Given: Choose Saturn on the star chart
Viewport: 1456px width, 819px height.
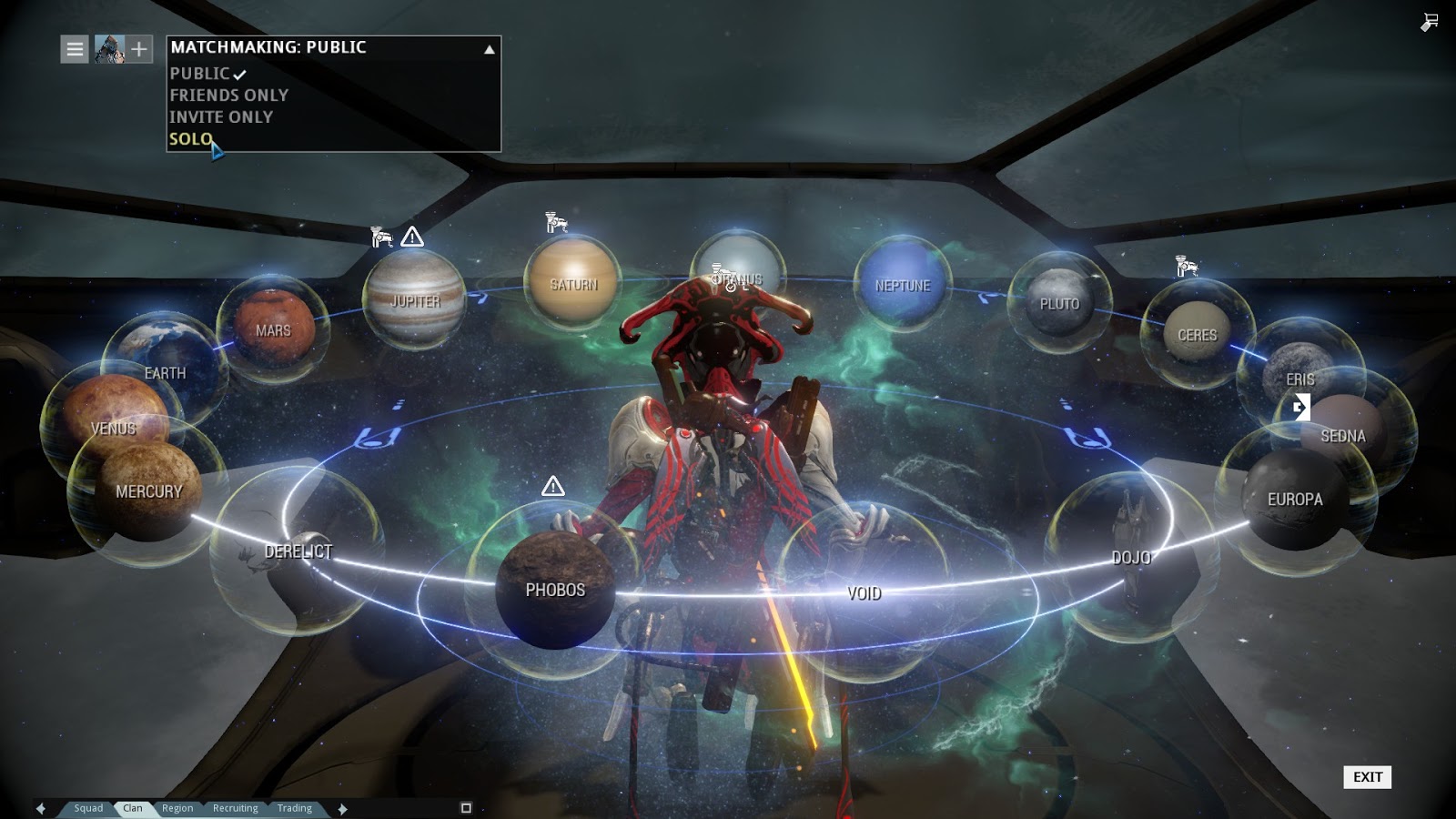Looking at the screenshot, I should (573, 285).
